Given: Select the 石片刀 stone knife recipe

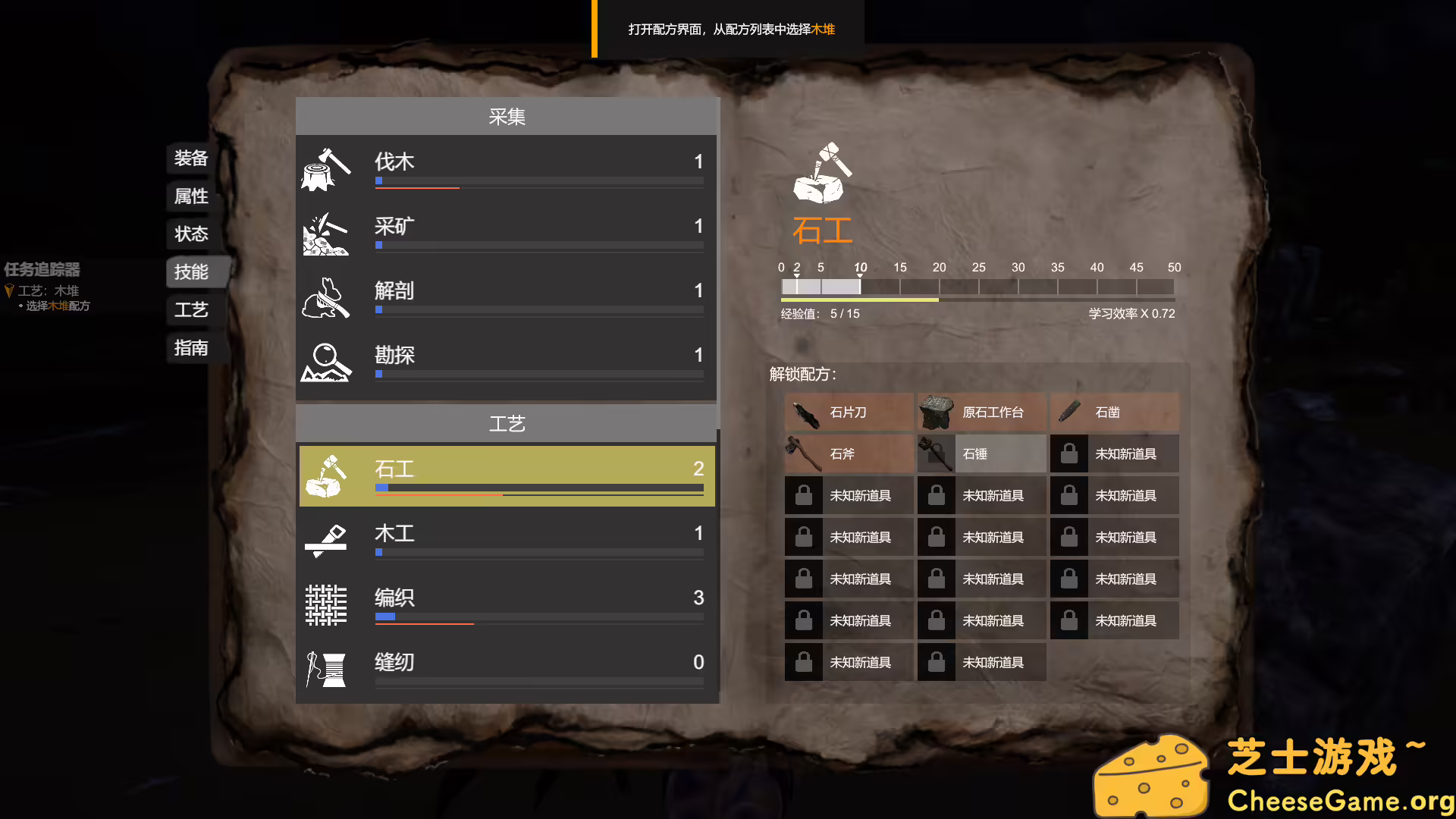Looking at the screenshot, I should (x=848, y=413).
